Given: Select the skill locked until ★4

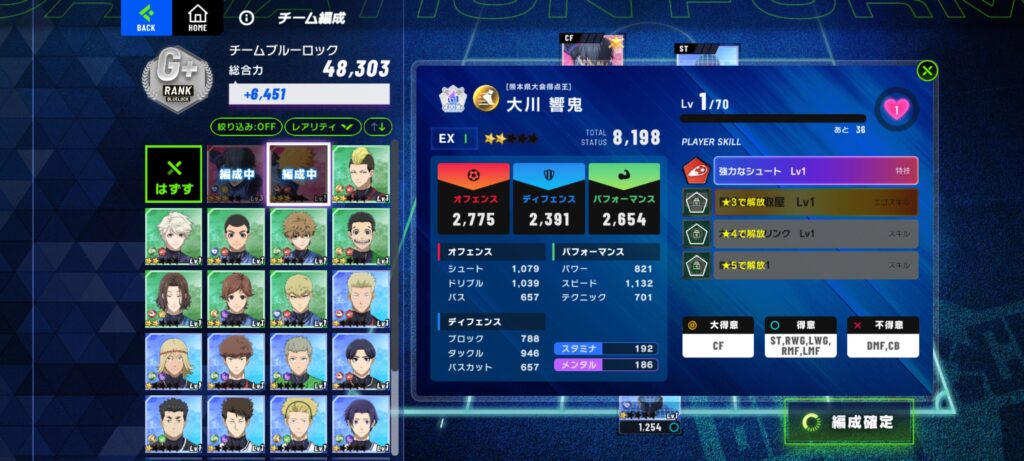Looking at the screenshot, I should point(801,233).
